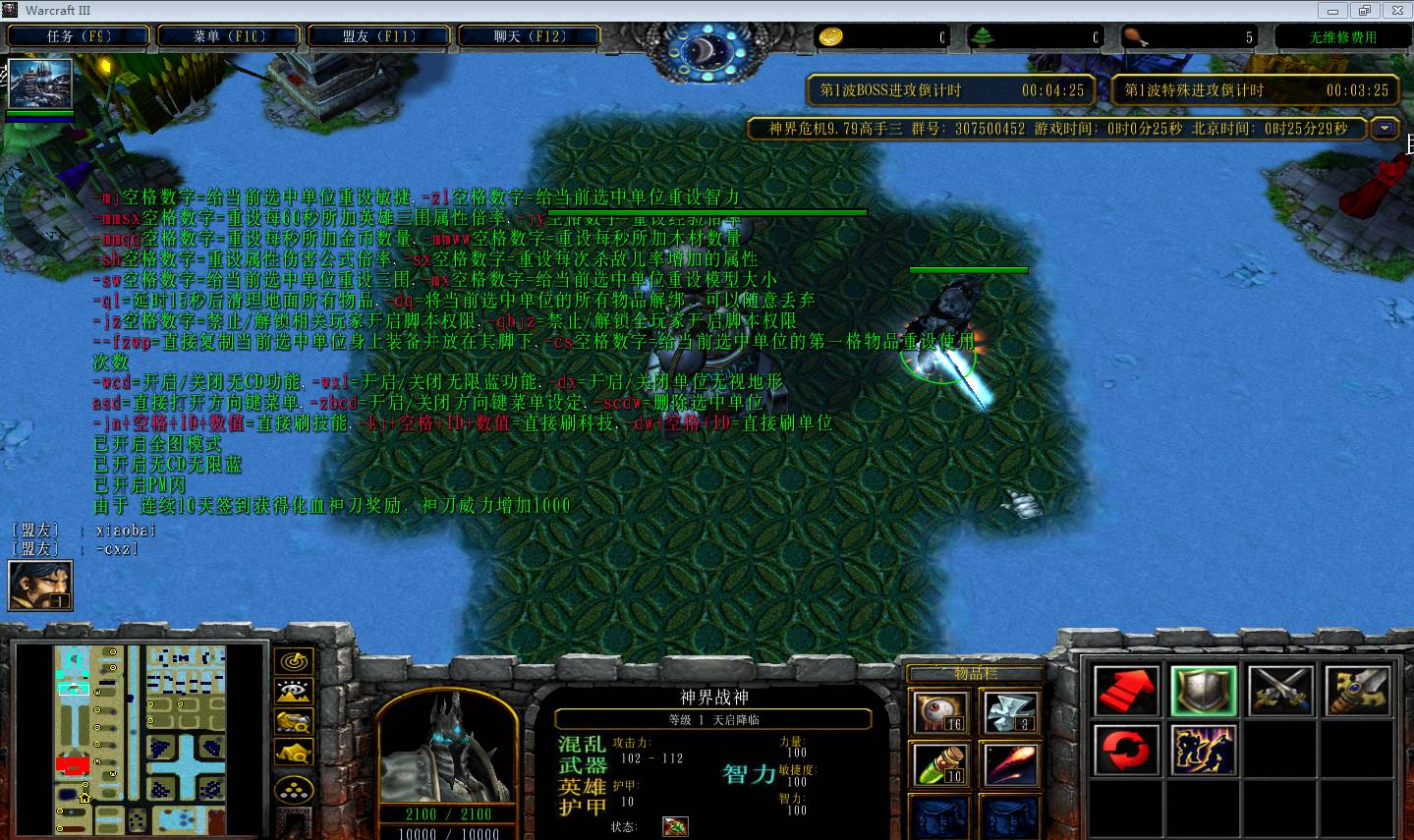Toggle the minimap creep camp display button
Image resolution: width=1414 pixels, height=840 pixels.
point(294,753)
